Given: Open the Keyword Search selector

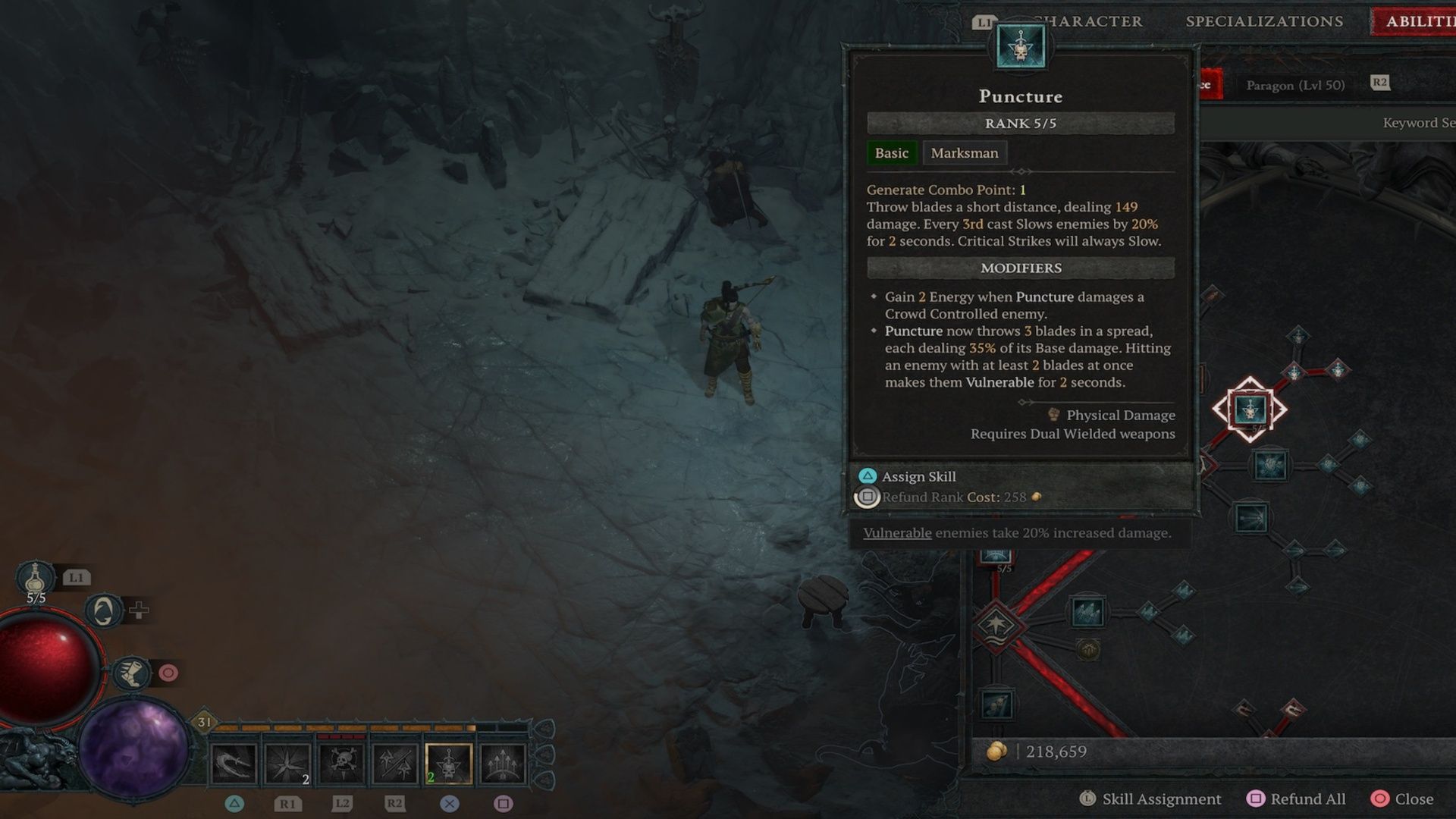Looking at the screenshot, I should click(1417, 121).
